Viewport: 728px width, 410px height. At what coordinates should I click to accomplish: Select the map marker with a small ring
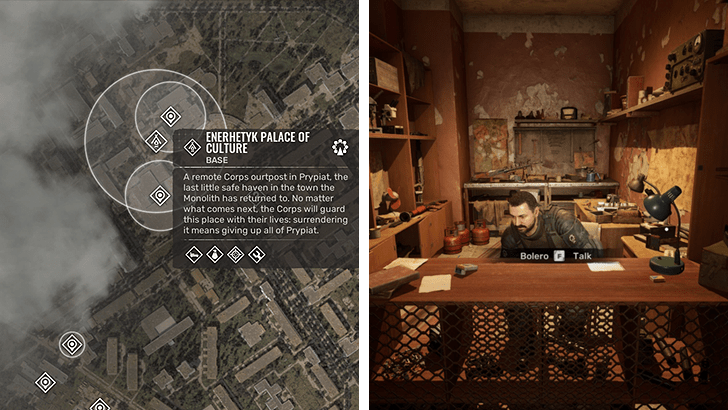click(x=71, y=345)
